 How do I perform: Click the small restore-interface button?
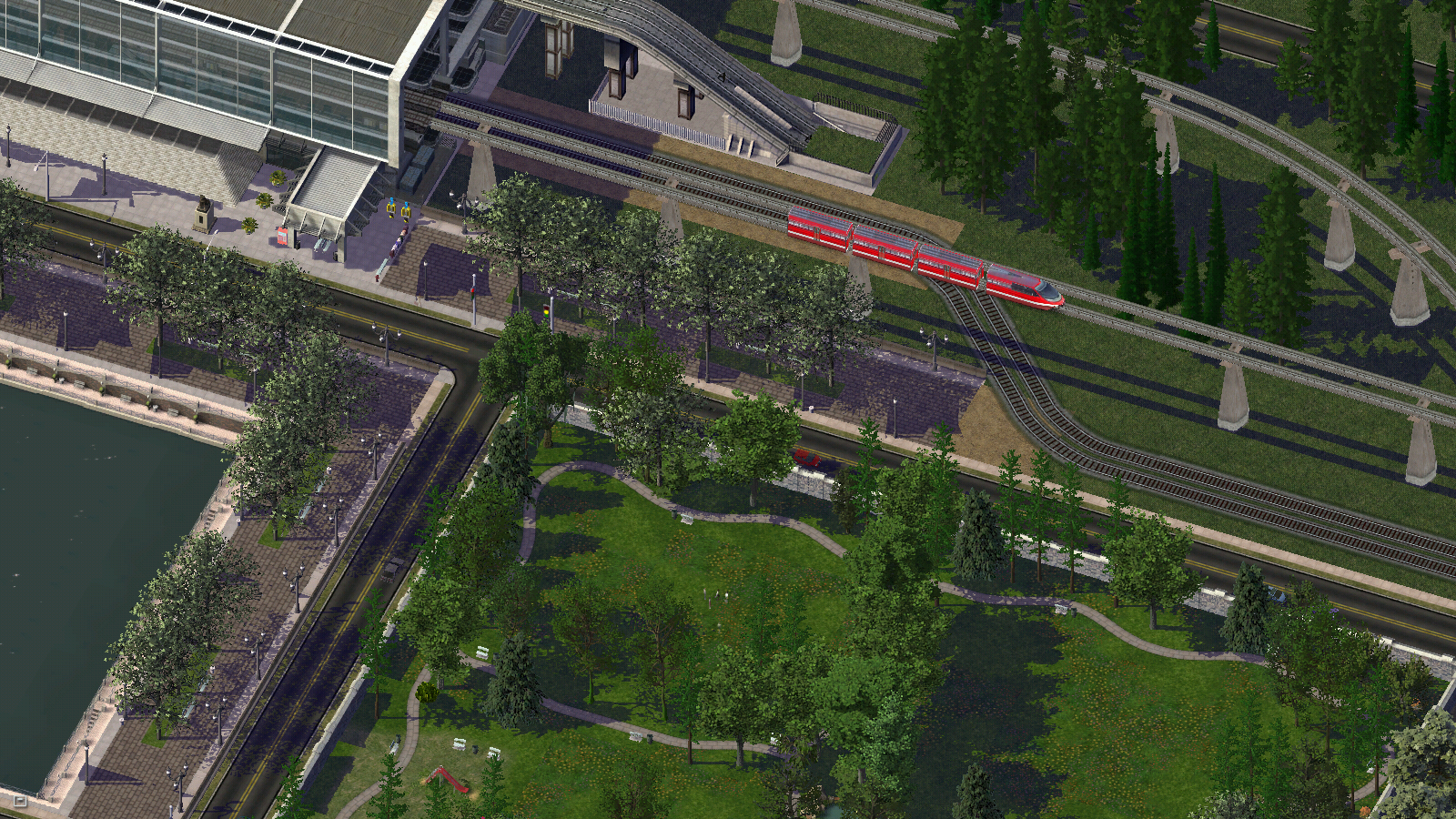click(20, 801)
